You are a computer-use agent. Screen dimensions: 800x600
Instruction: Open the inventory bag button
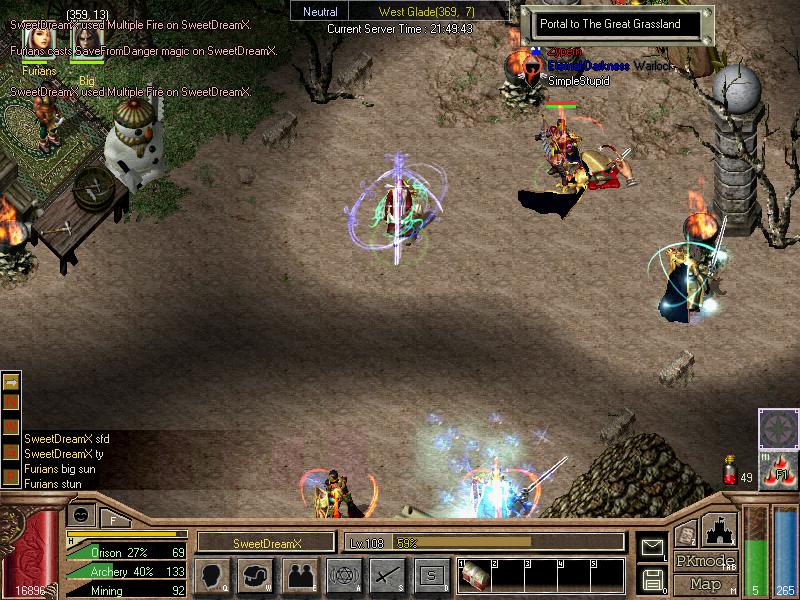pyautogui.click(x=254, y=575)
